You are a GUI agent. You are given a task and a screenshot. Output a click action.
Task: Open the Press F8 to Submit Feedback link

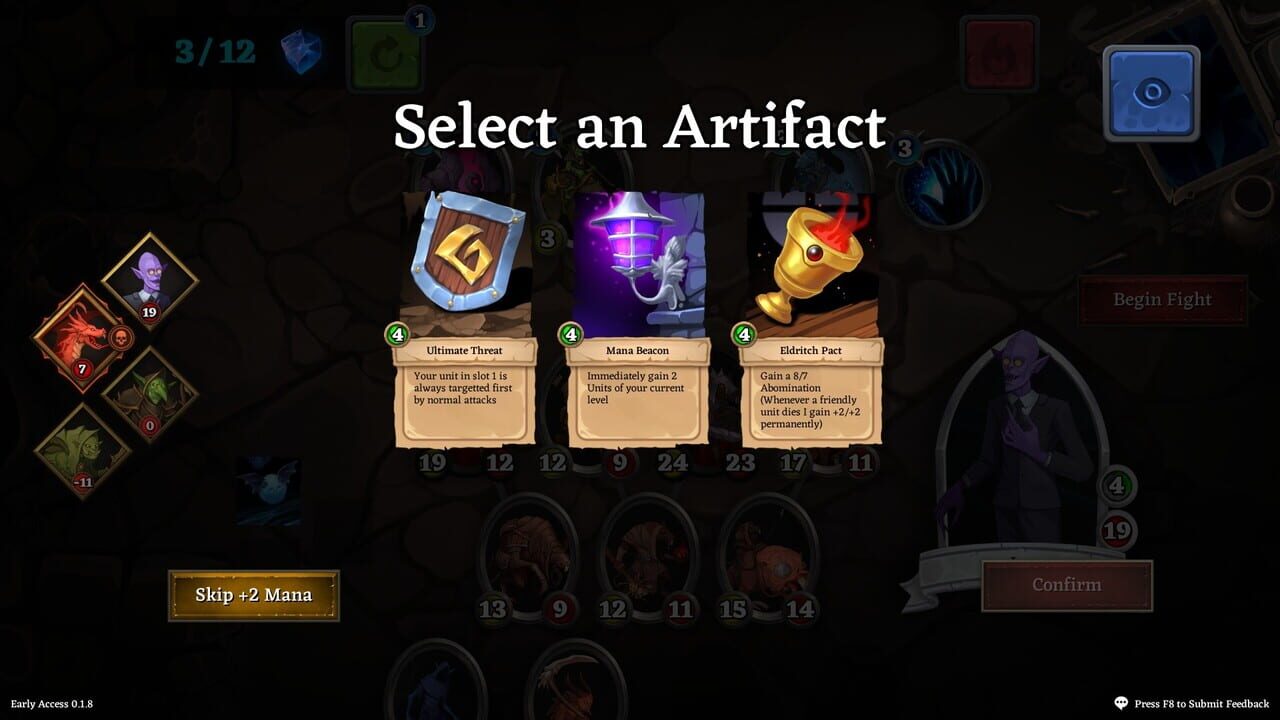[x=1192, y=703]
